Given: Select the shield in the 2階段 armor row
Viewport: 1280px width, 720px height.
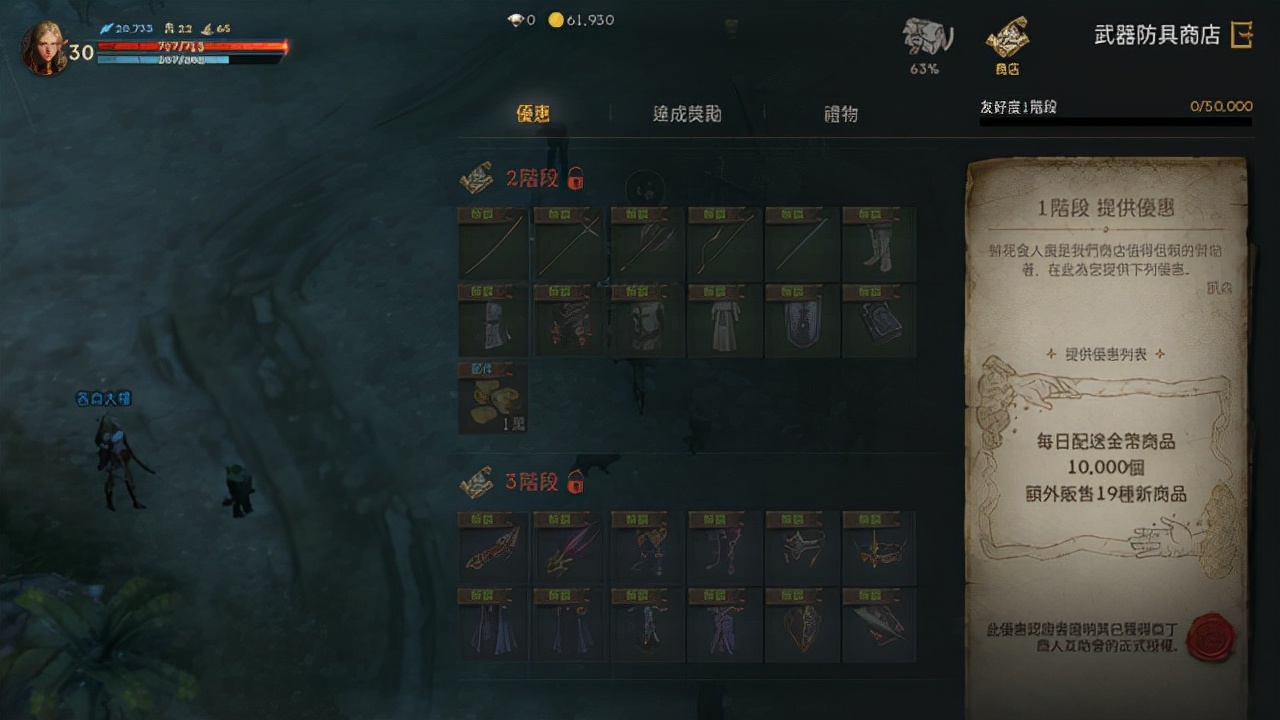Looking at the screenshot, I should 802,320.
